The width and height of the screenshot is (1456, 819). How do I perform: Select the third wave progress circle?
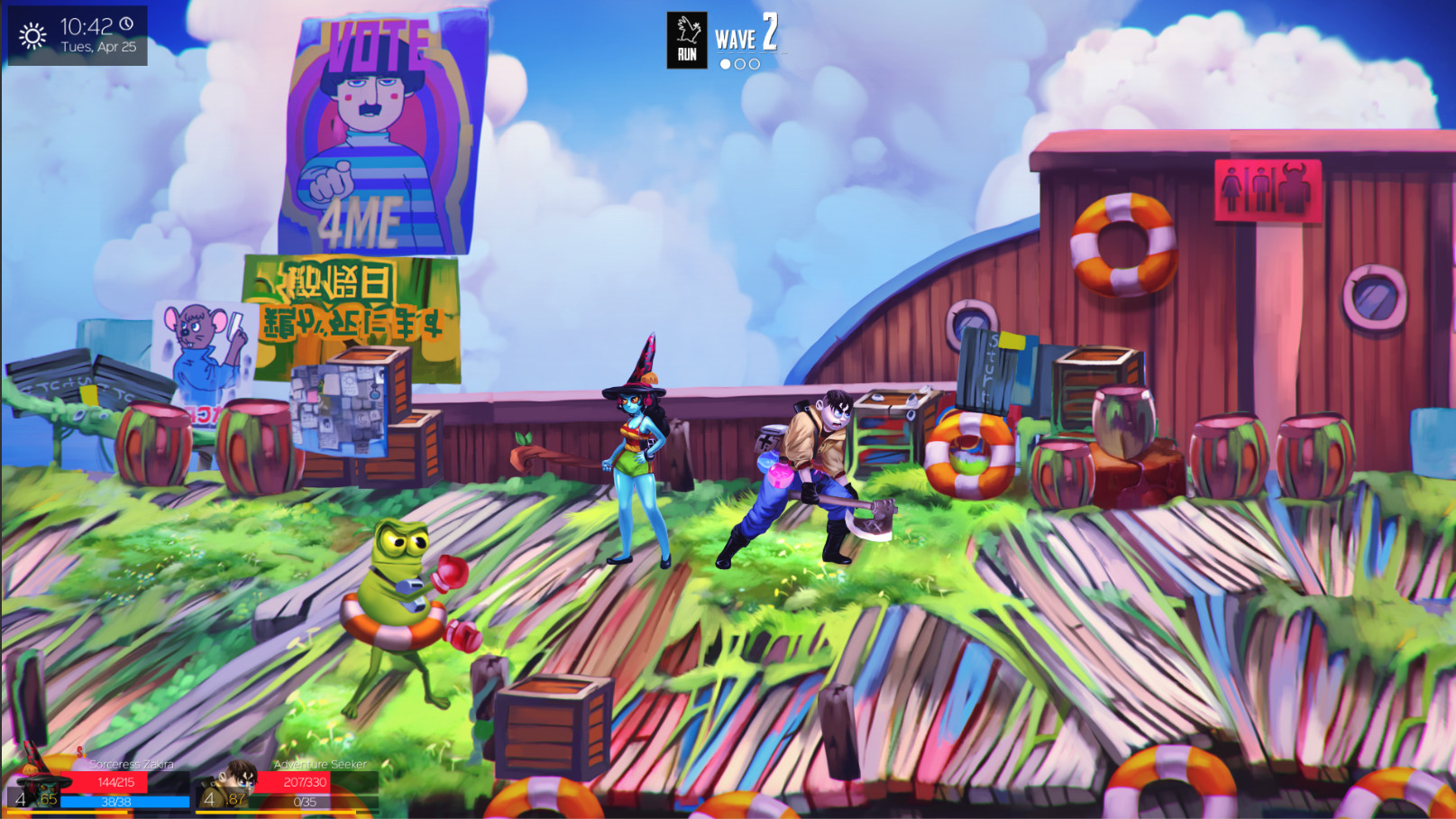755,64
